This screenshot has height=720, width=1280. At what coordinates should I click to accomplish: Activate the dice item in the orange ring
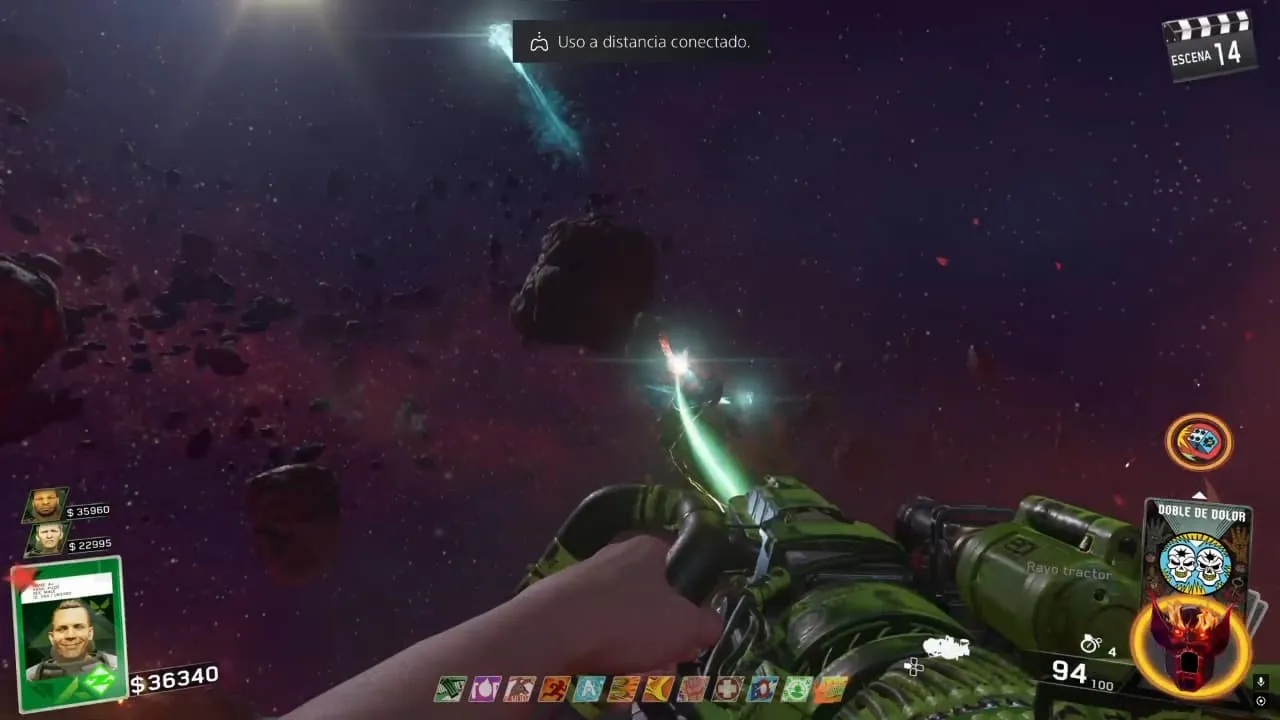[1198, 441]
